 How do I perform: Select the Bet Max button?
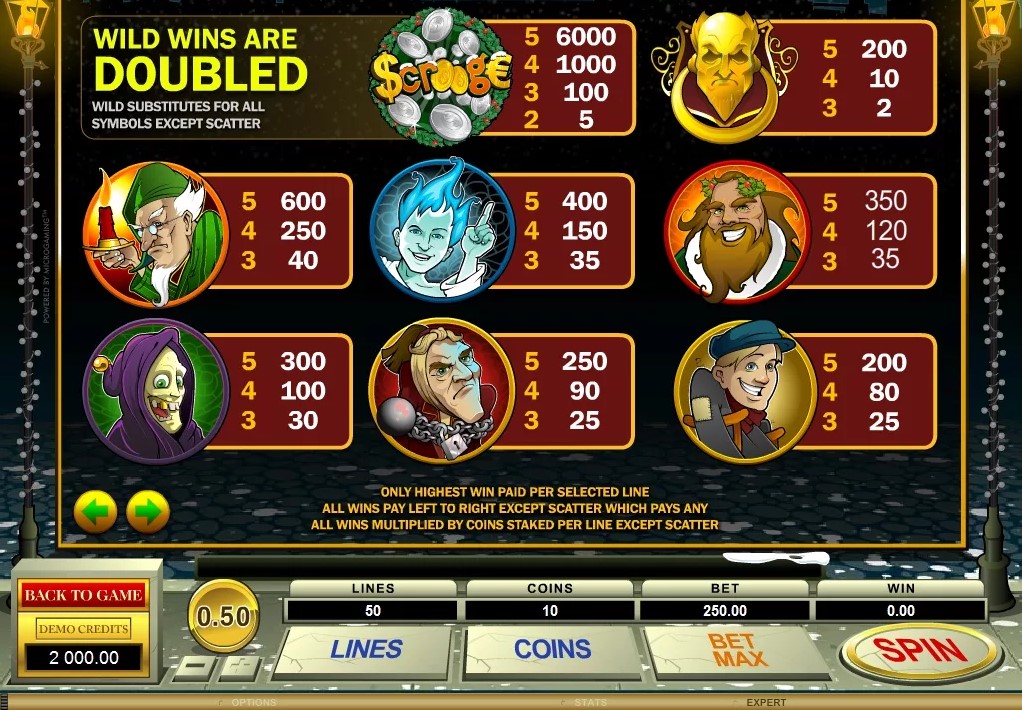coord(738,650)
